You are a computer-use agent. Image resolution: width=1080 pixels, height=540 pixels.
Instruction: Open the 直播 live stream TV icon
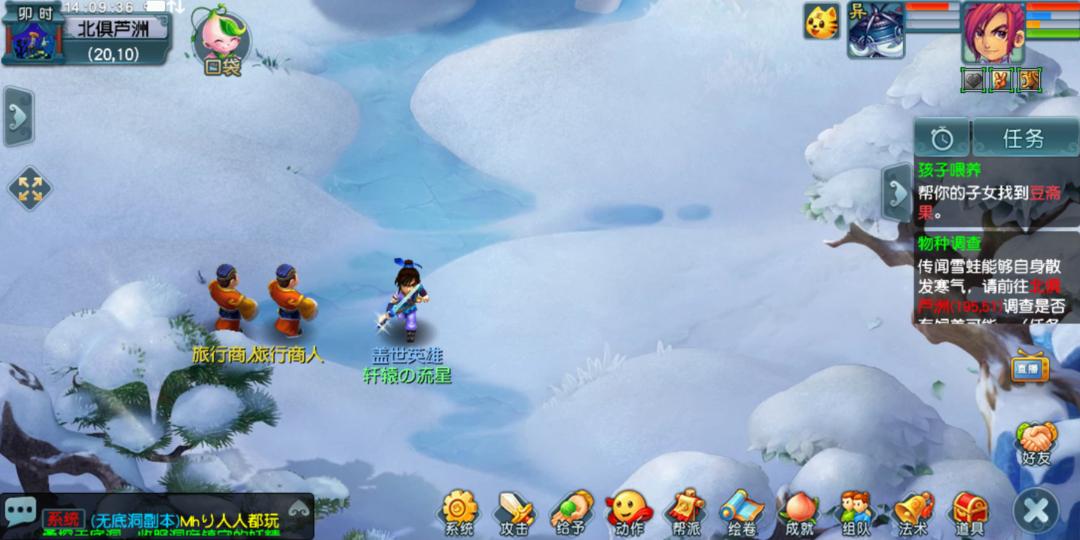[x=1029, y=367]
